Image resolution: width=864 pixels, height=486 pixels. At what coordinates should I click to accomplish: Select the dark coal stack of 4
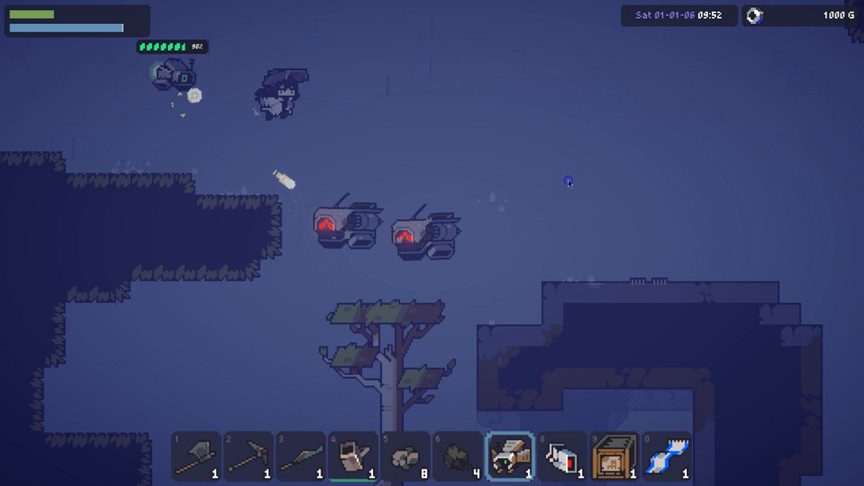click(457, 457)
